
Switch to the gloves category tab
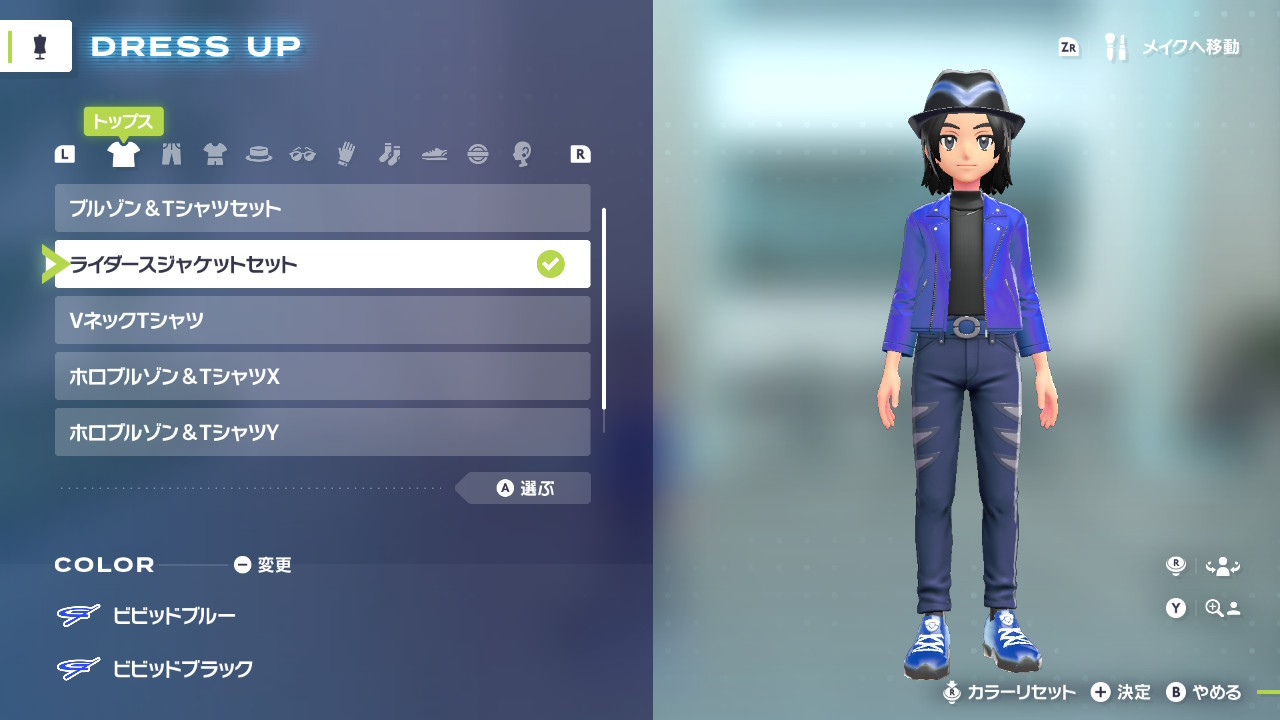[x=346, y=154]
